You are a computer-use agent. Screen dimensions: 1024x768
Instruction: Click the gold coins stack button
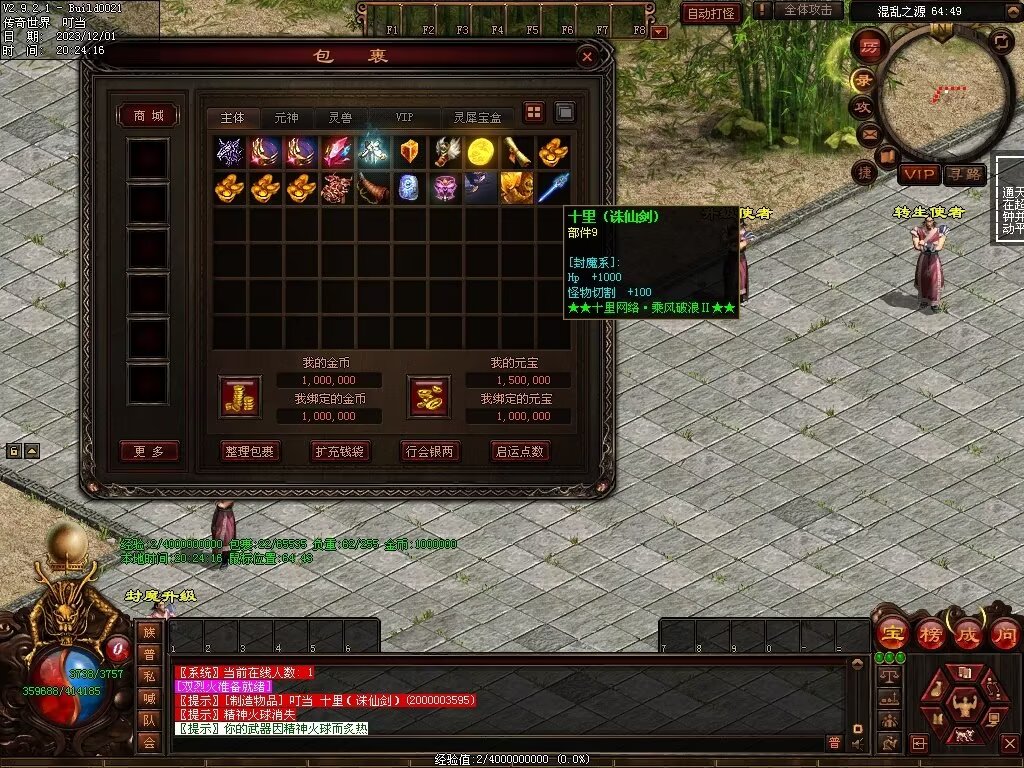coord(240,396)
